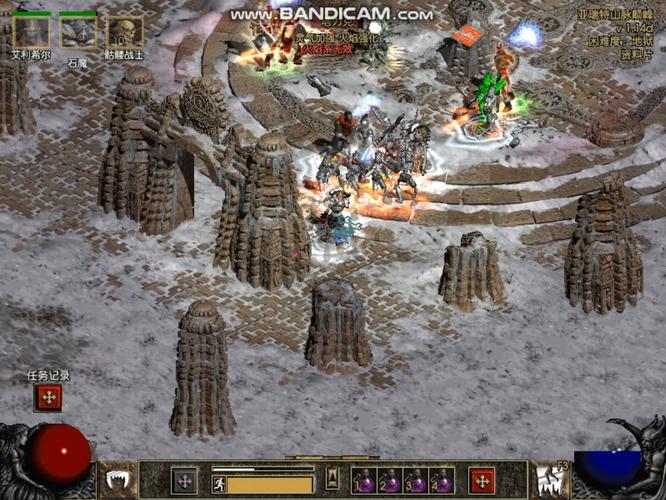The height and width of the screenshot is (500, 666).
Task: Click the red cross button right of the belt
Action: tap(482, 480)
